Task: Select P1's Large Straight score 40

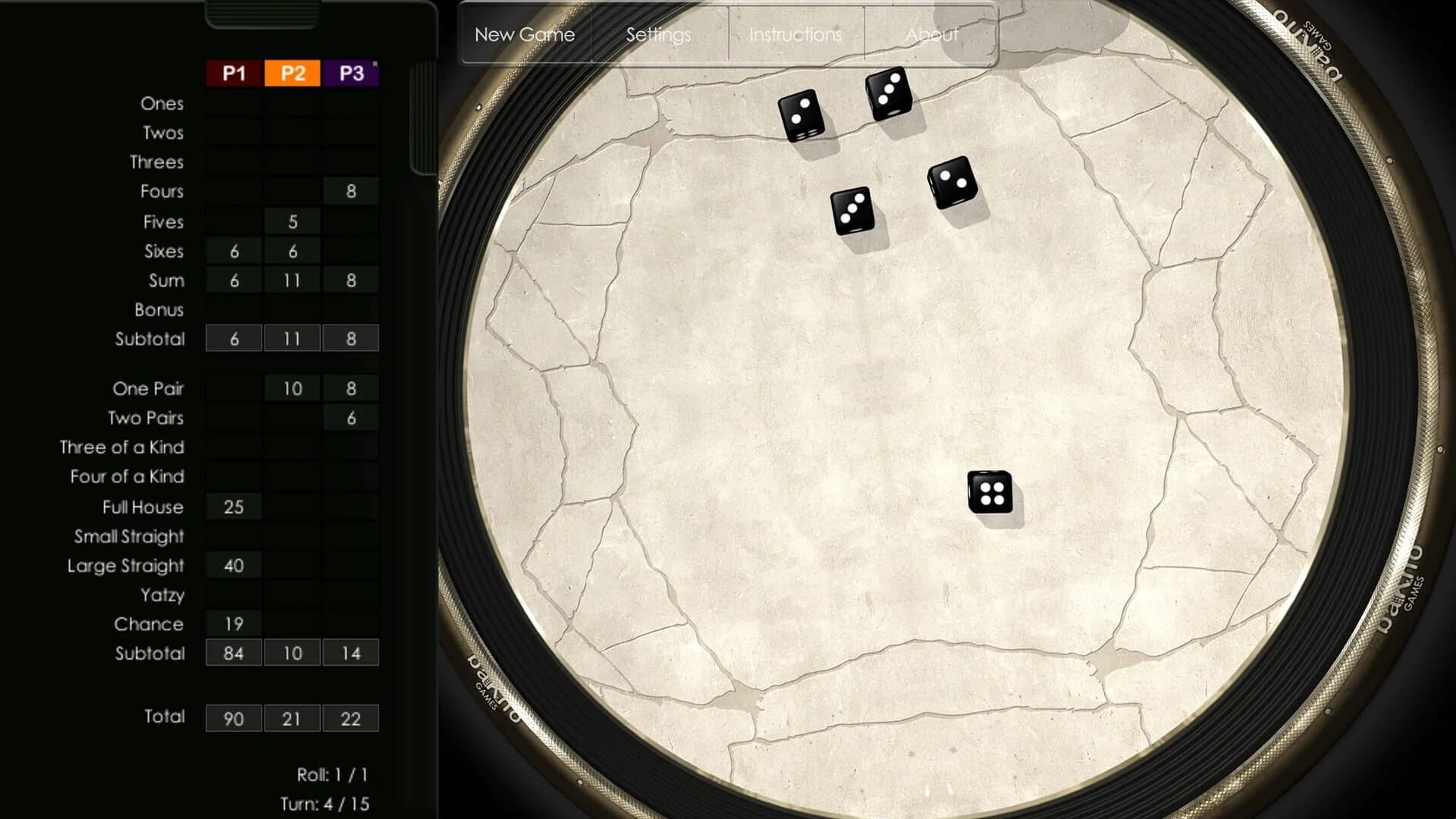Action: click(233, 565)
